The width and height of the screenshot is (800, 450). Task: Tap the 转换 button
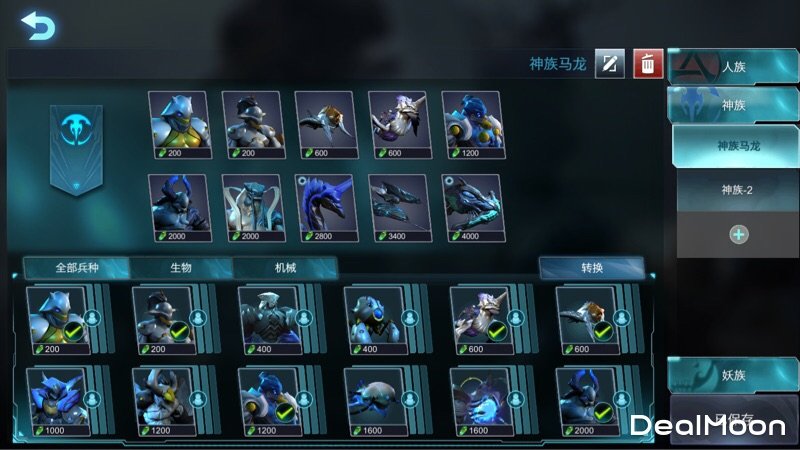point(591,268)
